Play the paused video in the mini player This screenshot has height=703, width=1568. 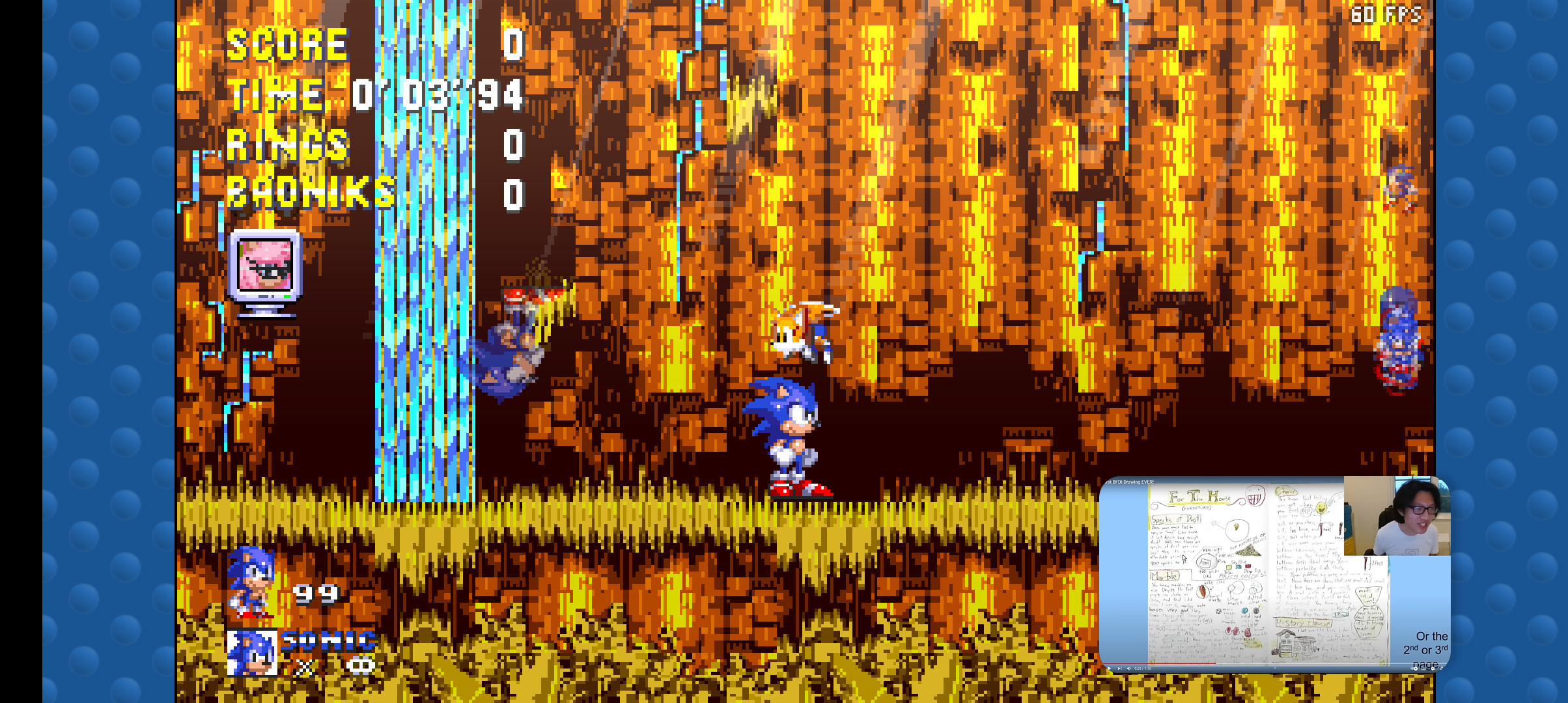1110,668
